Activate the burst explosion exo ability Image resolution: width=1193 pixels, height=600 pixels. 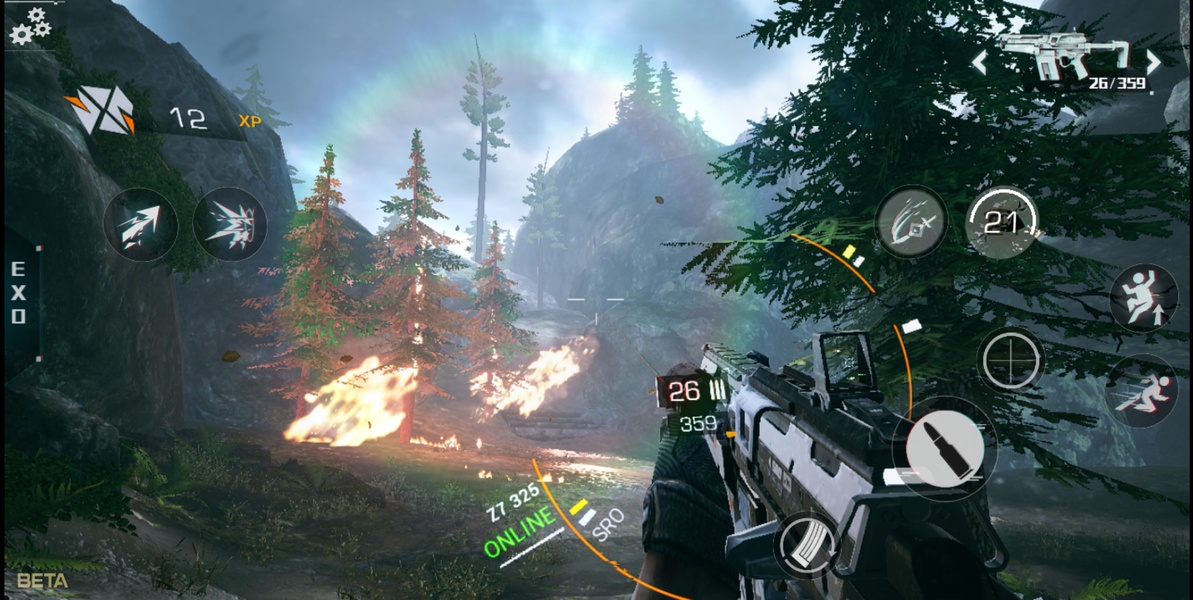tap(230, 224)
